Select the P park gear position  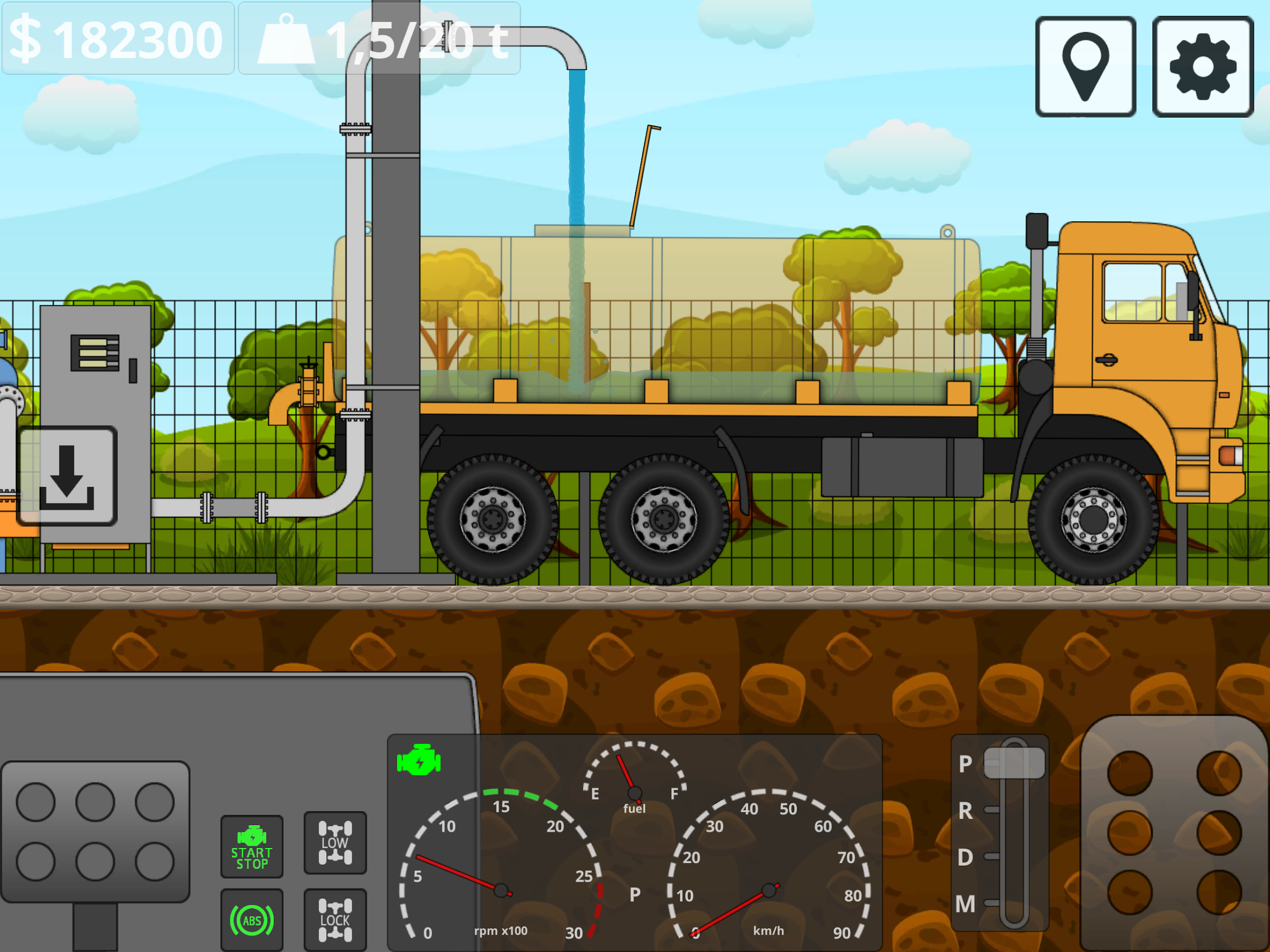pyautogui.click(x=1014, y=763)
